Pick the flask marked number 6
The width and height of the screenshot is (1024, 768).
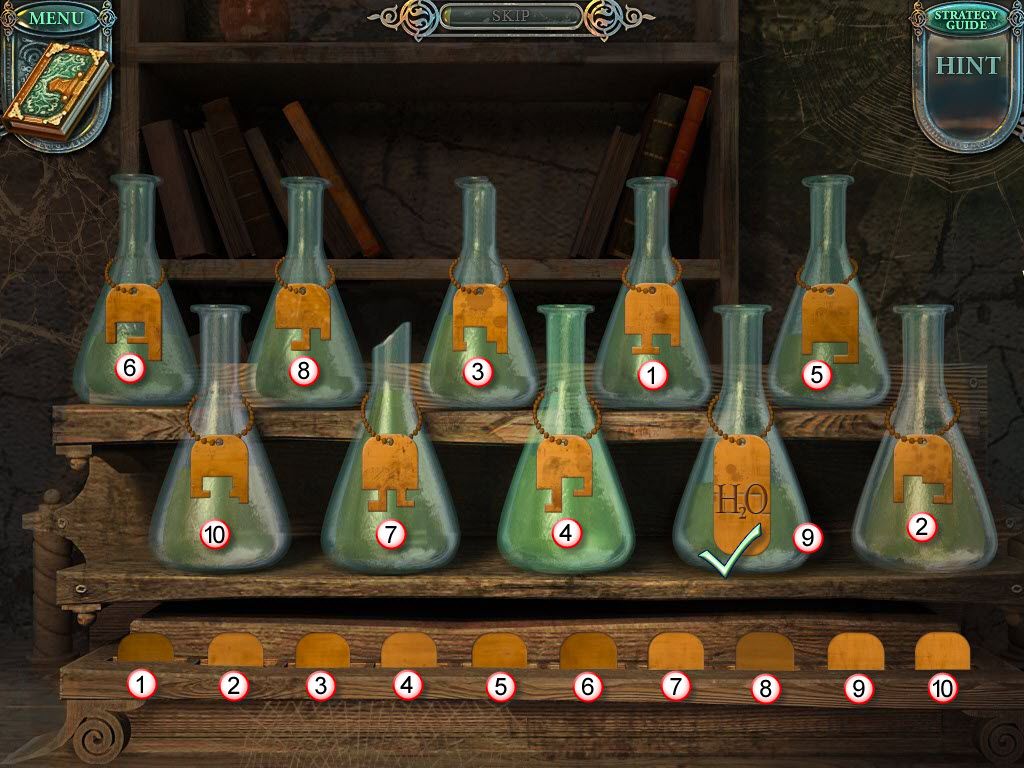134,320
